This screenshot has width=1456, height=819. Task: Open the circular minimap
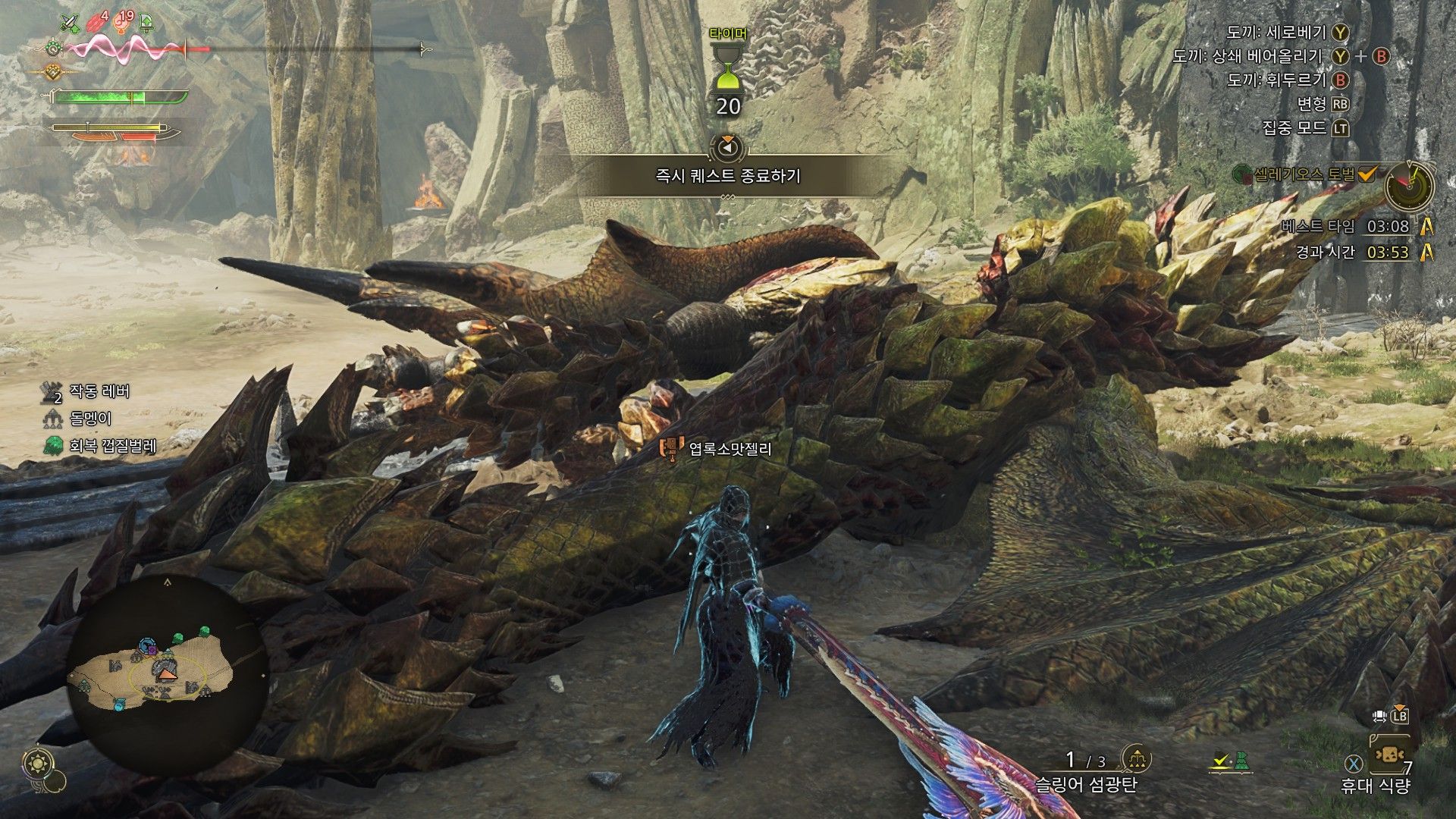(167, 673)
